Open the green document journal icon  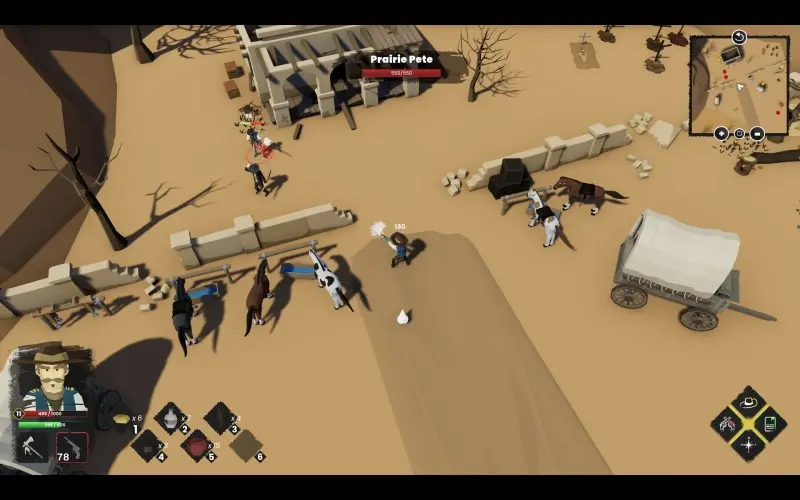click(x=769, y=423)
